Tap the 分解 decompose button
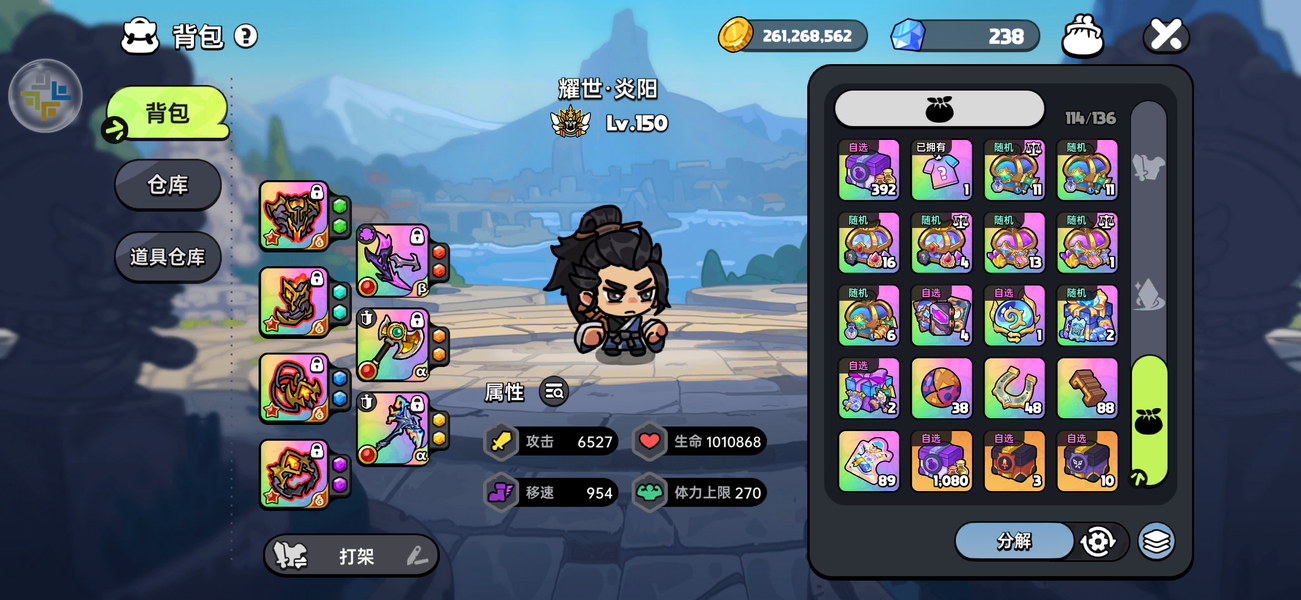Image resolution: width=1301 pixels, height=600 pixels. pos(1014,541)
